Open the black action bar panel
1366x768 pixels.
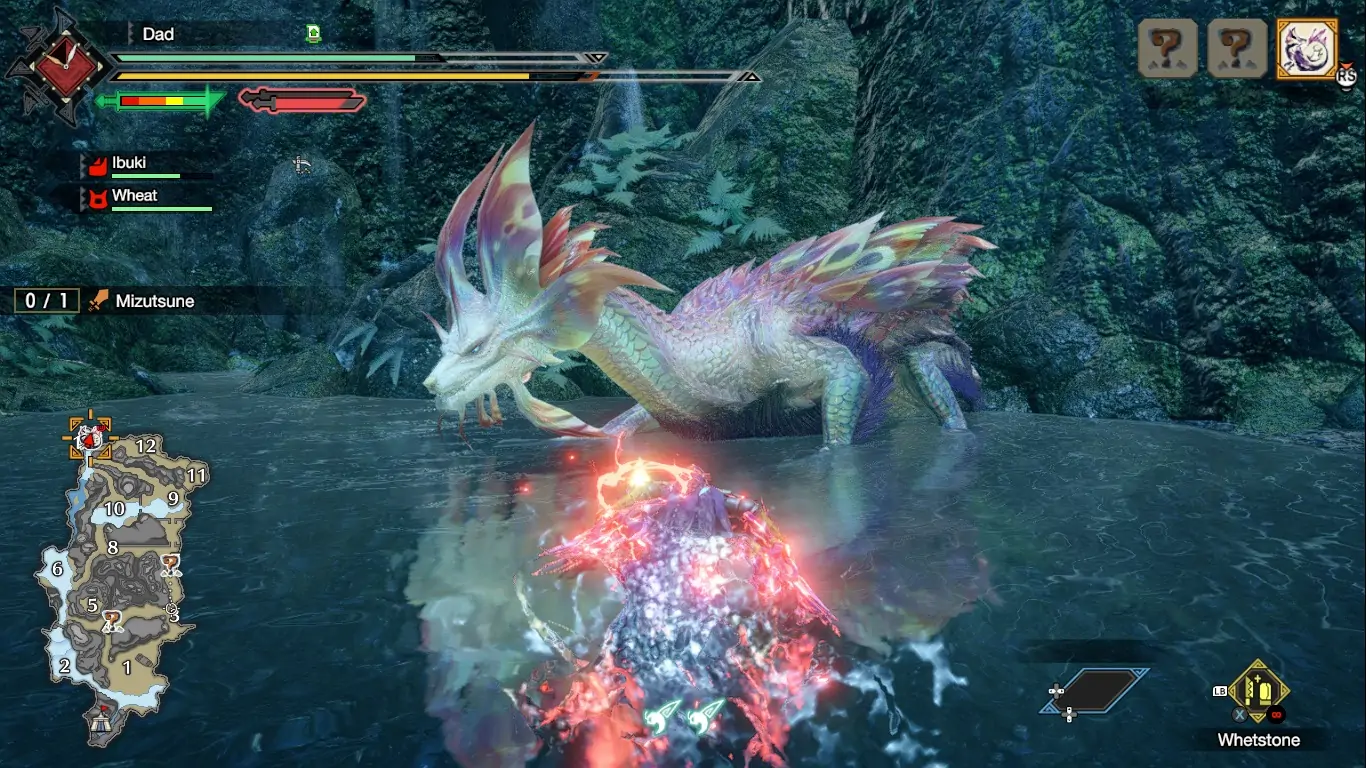click(1094, 690)
